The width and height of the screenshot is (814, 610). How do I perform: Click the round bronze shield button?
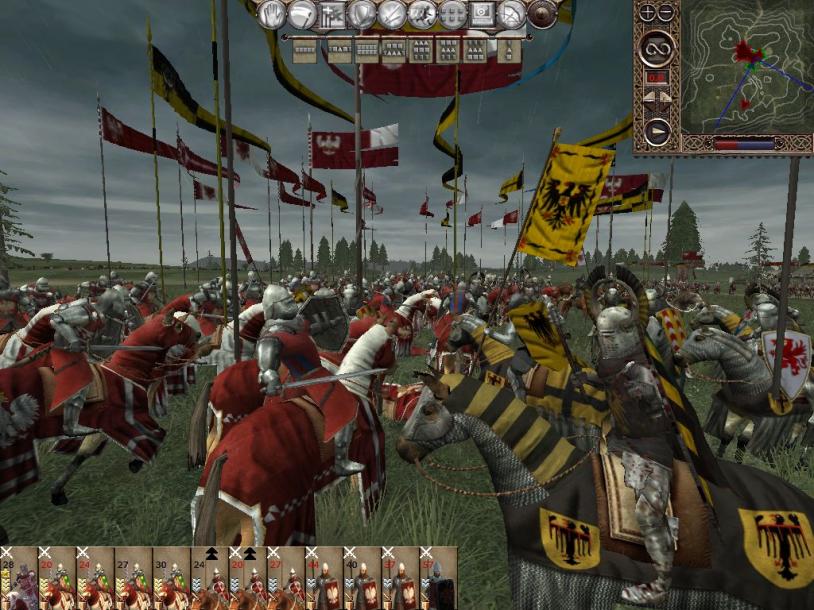click(x=542, y=14)
